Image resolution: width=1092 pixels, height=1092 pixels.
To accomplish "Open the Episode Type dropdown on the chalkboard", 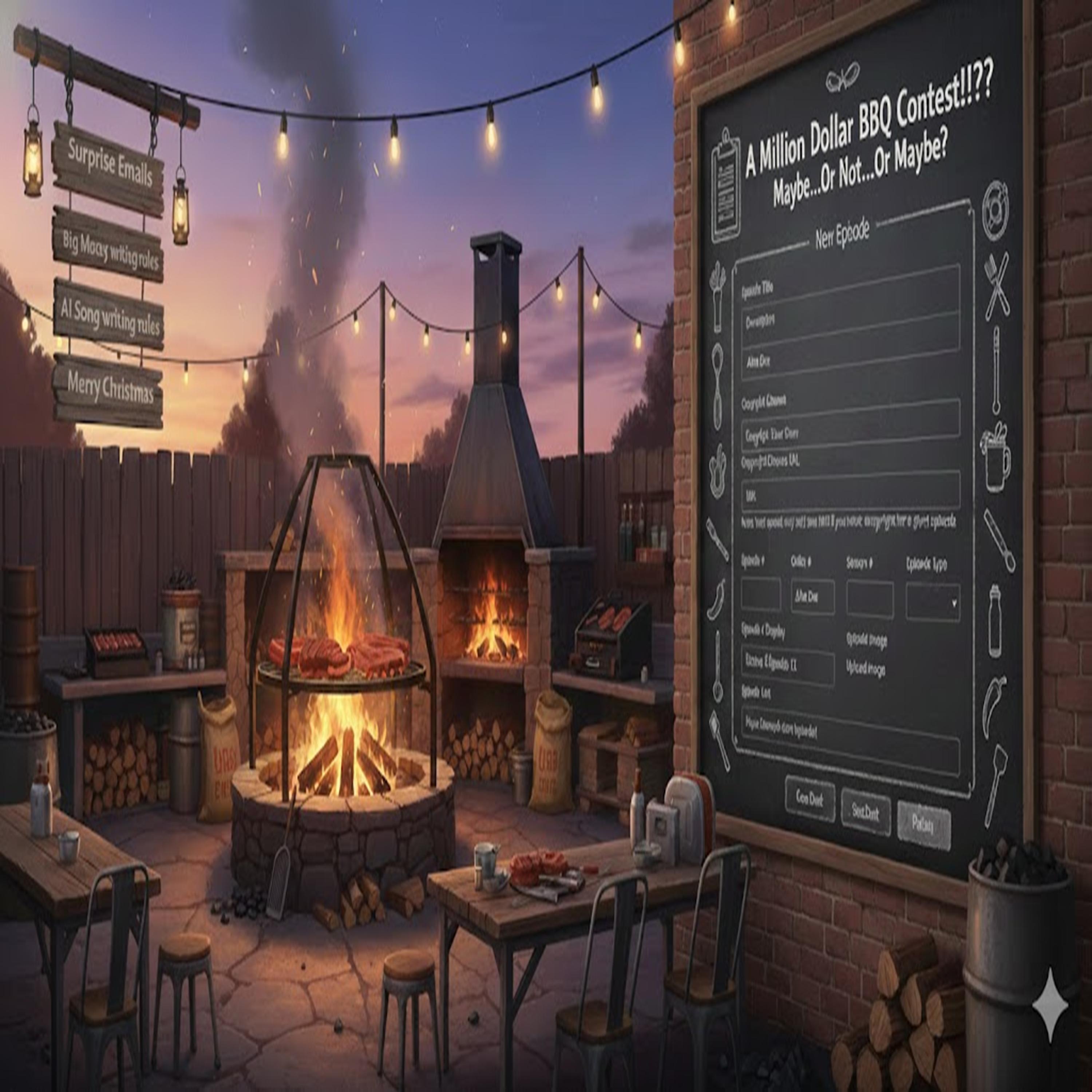I will pos(932,602).
